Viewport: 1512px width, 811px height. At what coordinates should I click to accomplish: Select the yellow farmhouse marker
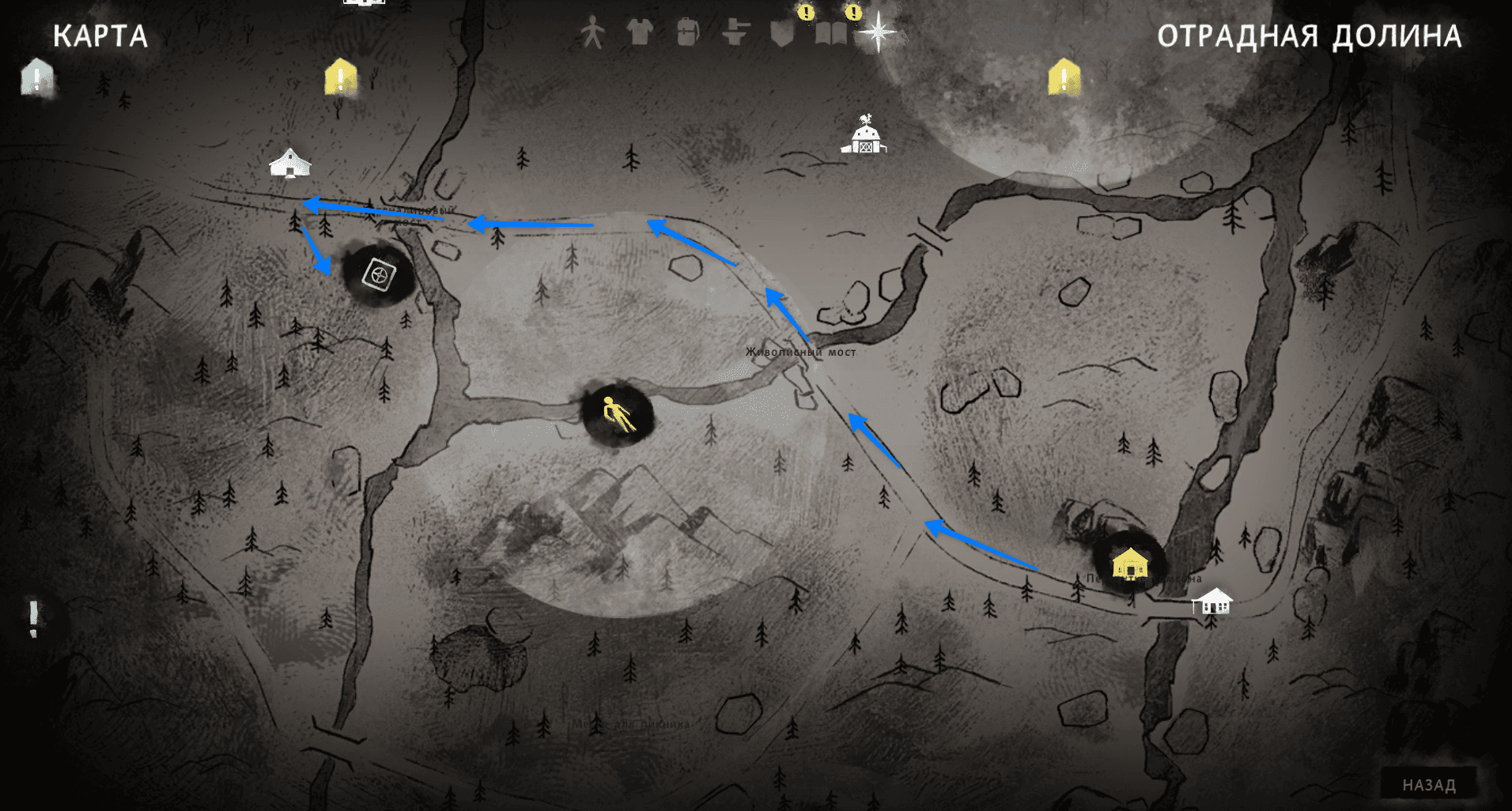(x=1130, y=564)
